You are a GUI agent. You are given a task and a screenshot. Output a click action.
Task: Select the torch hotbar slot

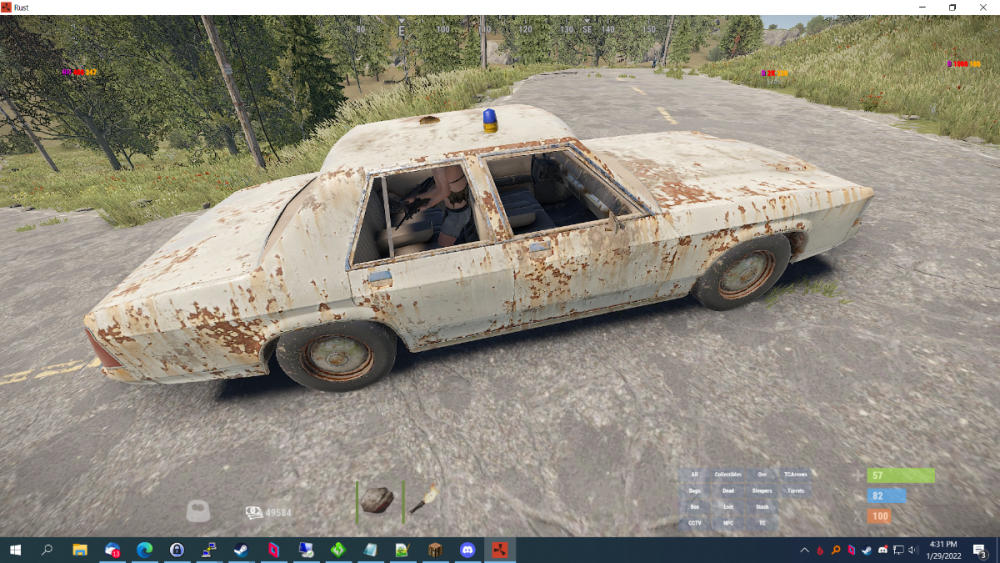tap(424, 500)
